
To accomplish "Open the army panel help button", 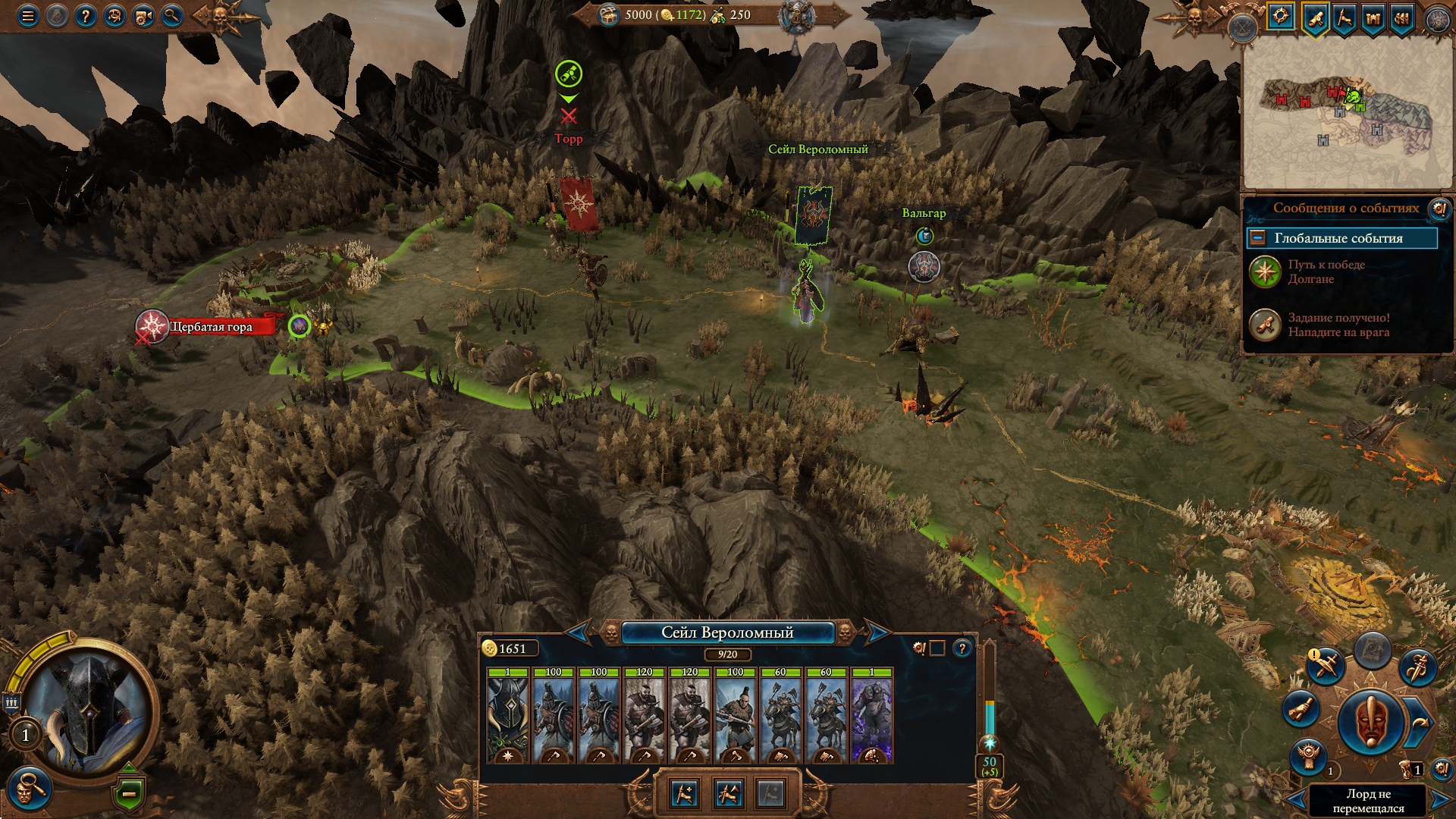I will pos(962,648).
